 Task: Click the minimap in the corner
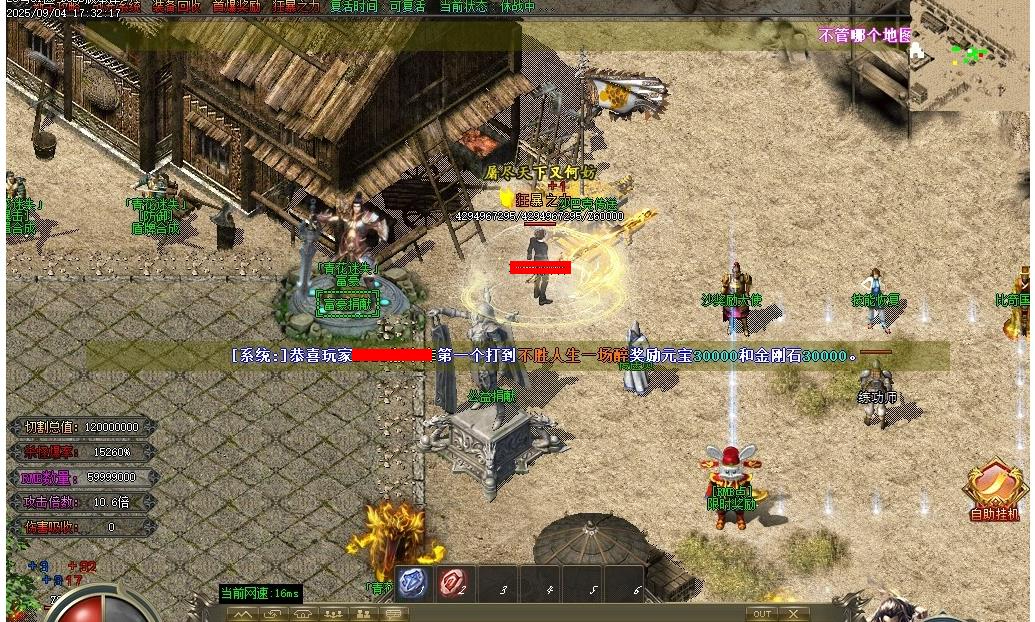point(970,55)
